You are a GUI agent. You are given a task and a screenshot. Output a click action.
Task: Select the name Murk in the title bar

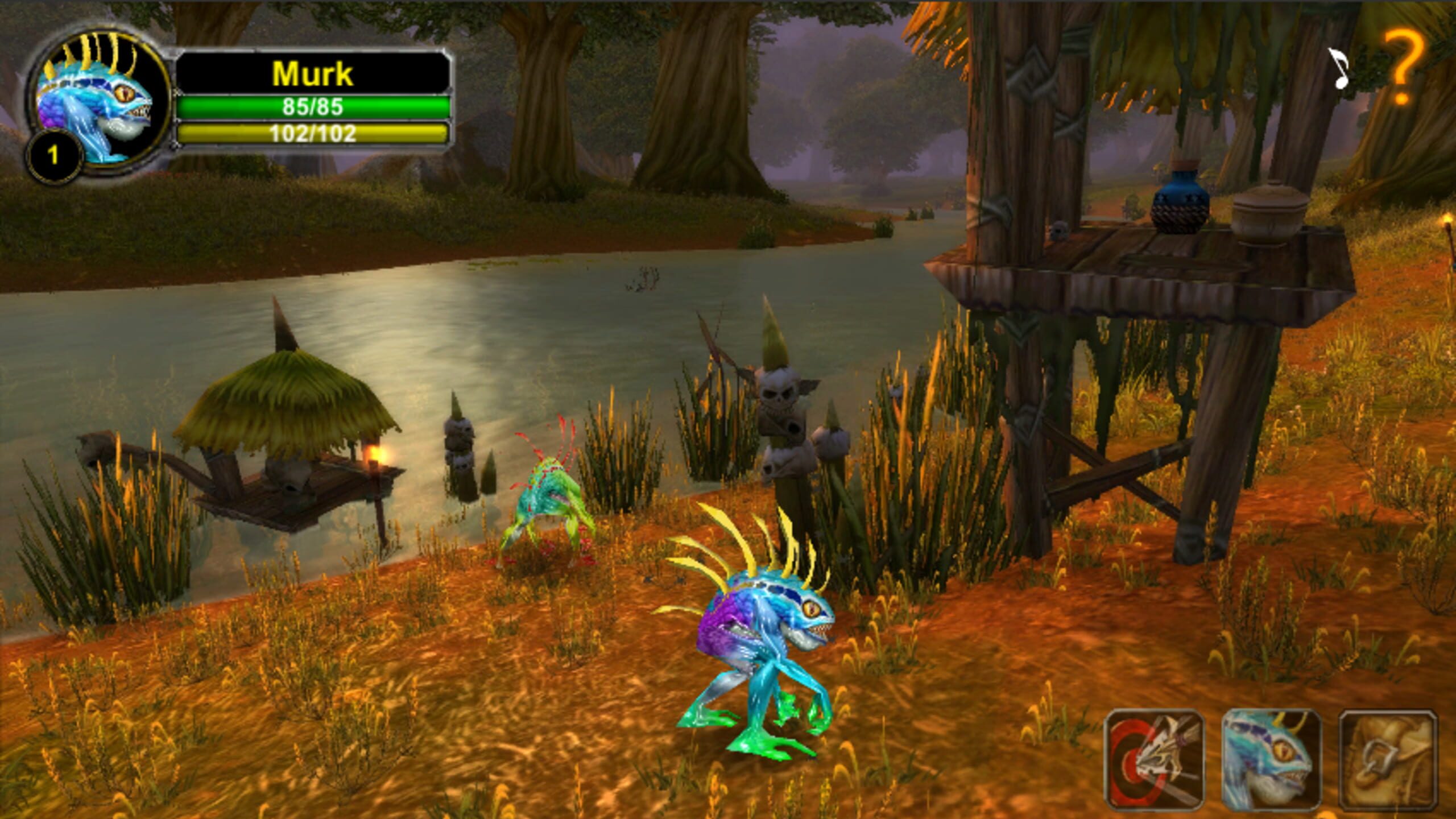click(313, 73)
